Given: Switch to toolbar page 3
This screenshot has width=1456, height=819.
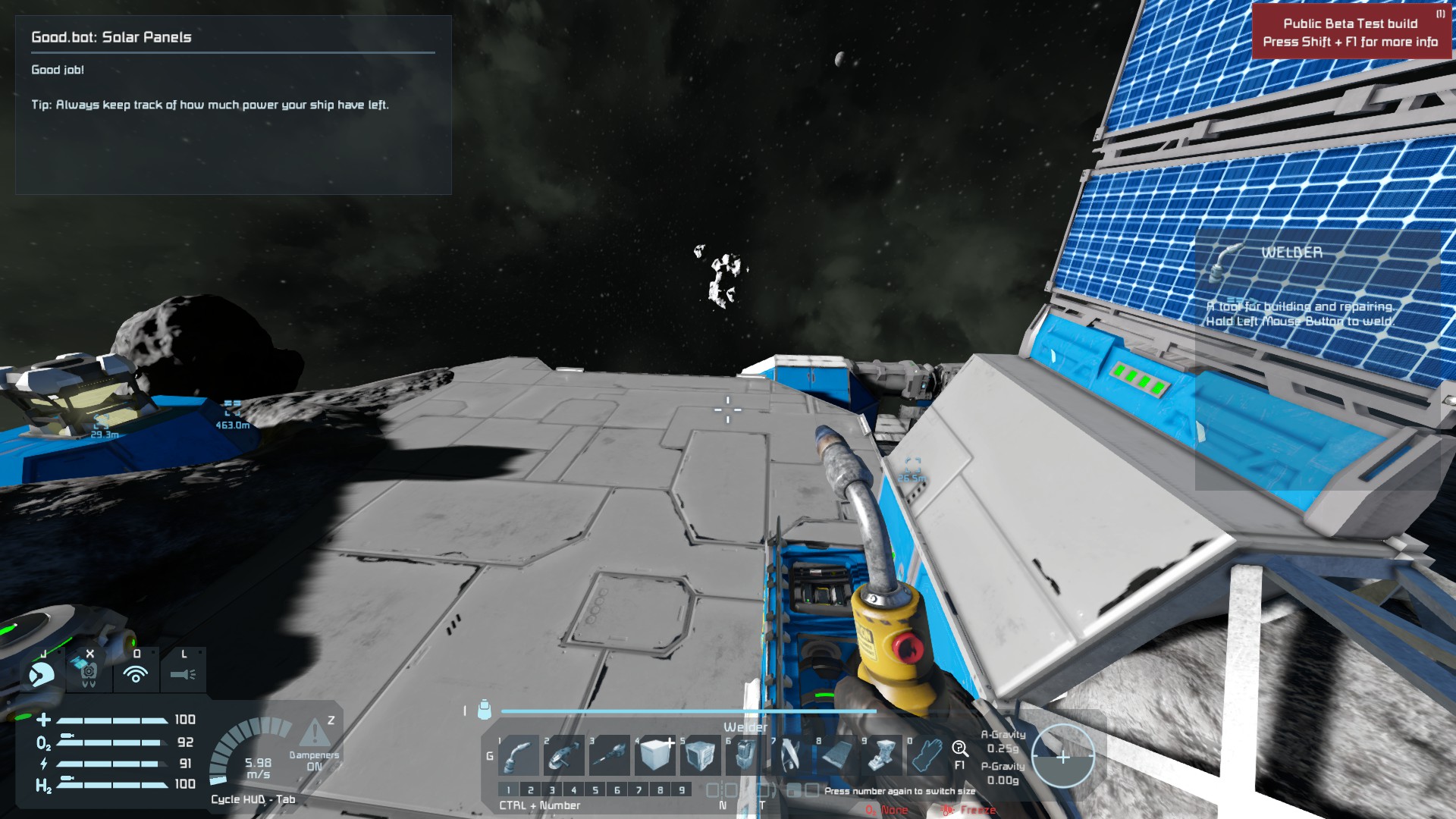Looking at the screenshot, I should click(552, 790).
